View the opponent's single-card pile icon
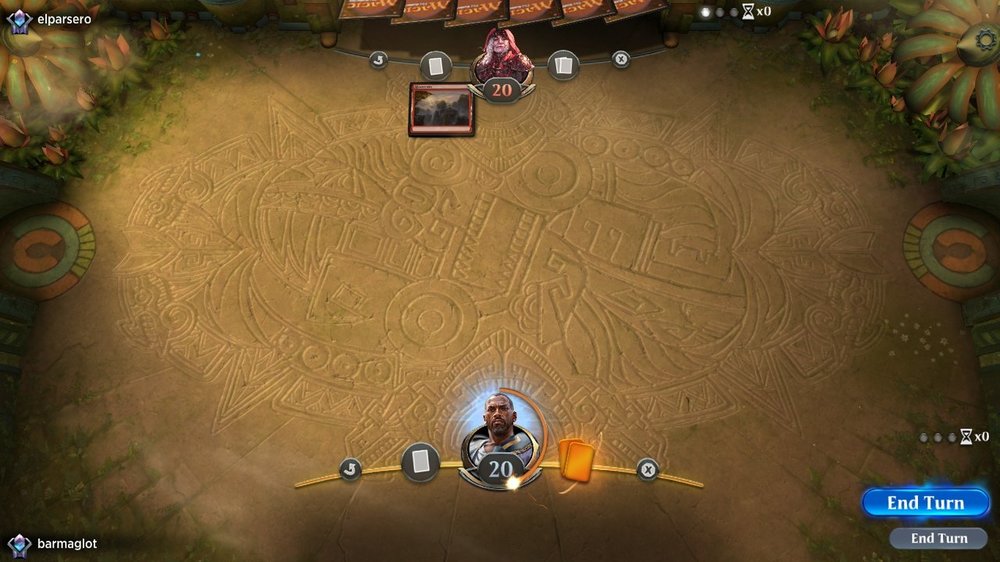The image size is (1000, 562). (435, 66)
